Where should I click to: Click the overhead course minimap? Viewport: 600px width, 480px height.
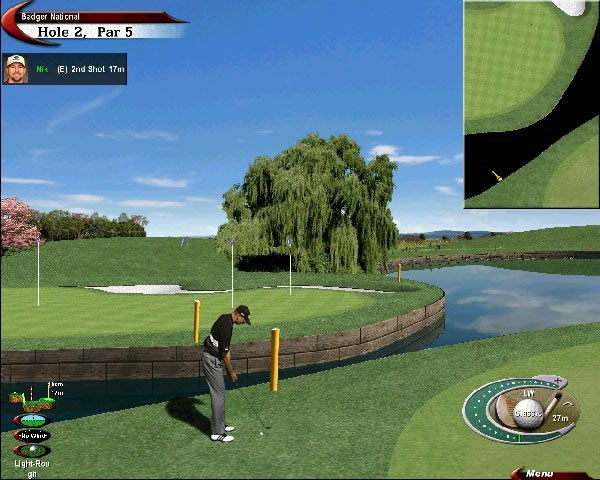click(531, 104)
